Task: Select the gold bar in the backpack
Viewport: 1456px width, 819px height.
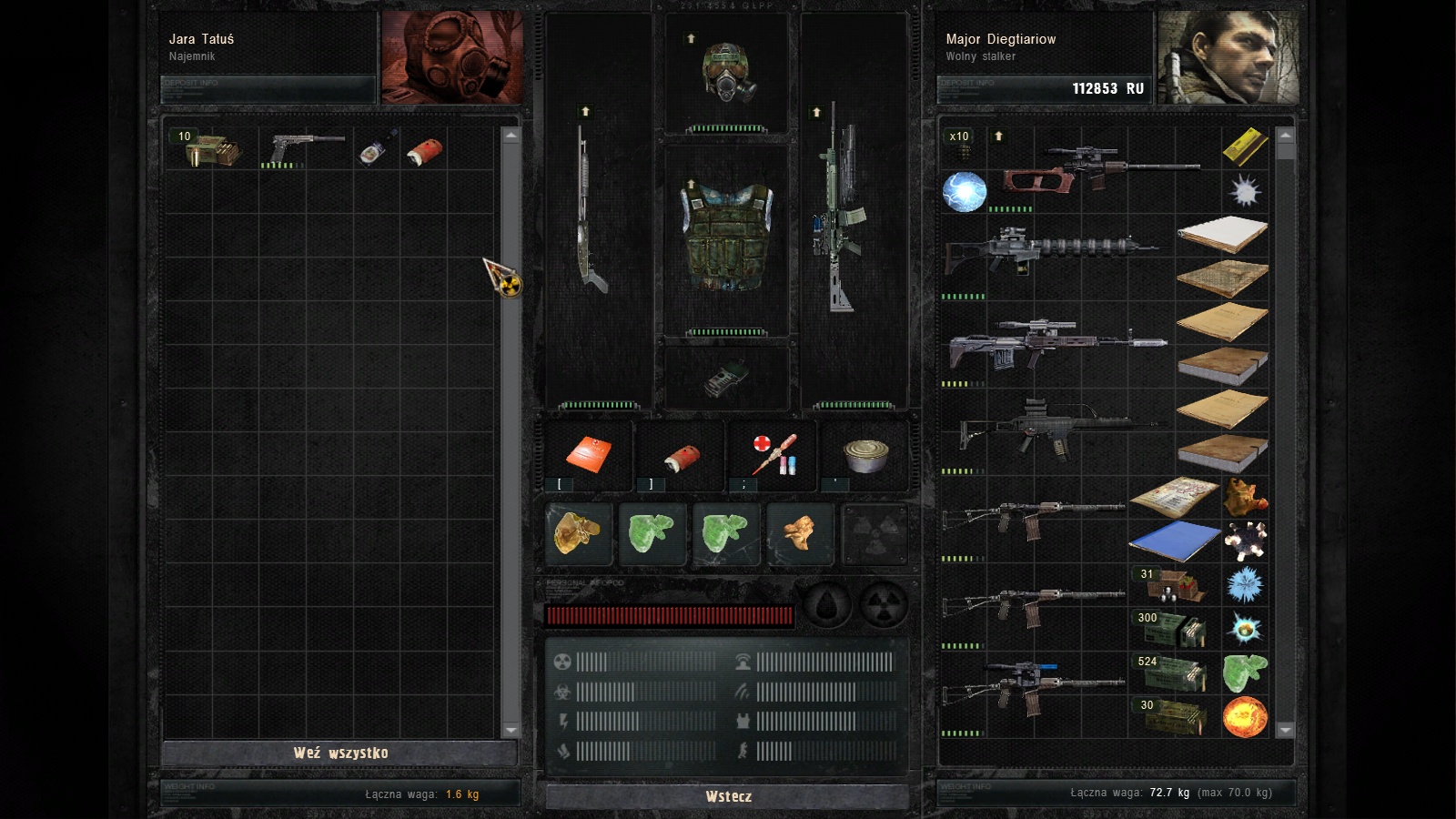Action: (1244, 147)
